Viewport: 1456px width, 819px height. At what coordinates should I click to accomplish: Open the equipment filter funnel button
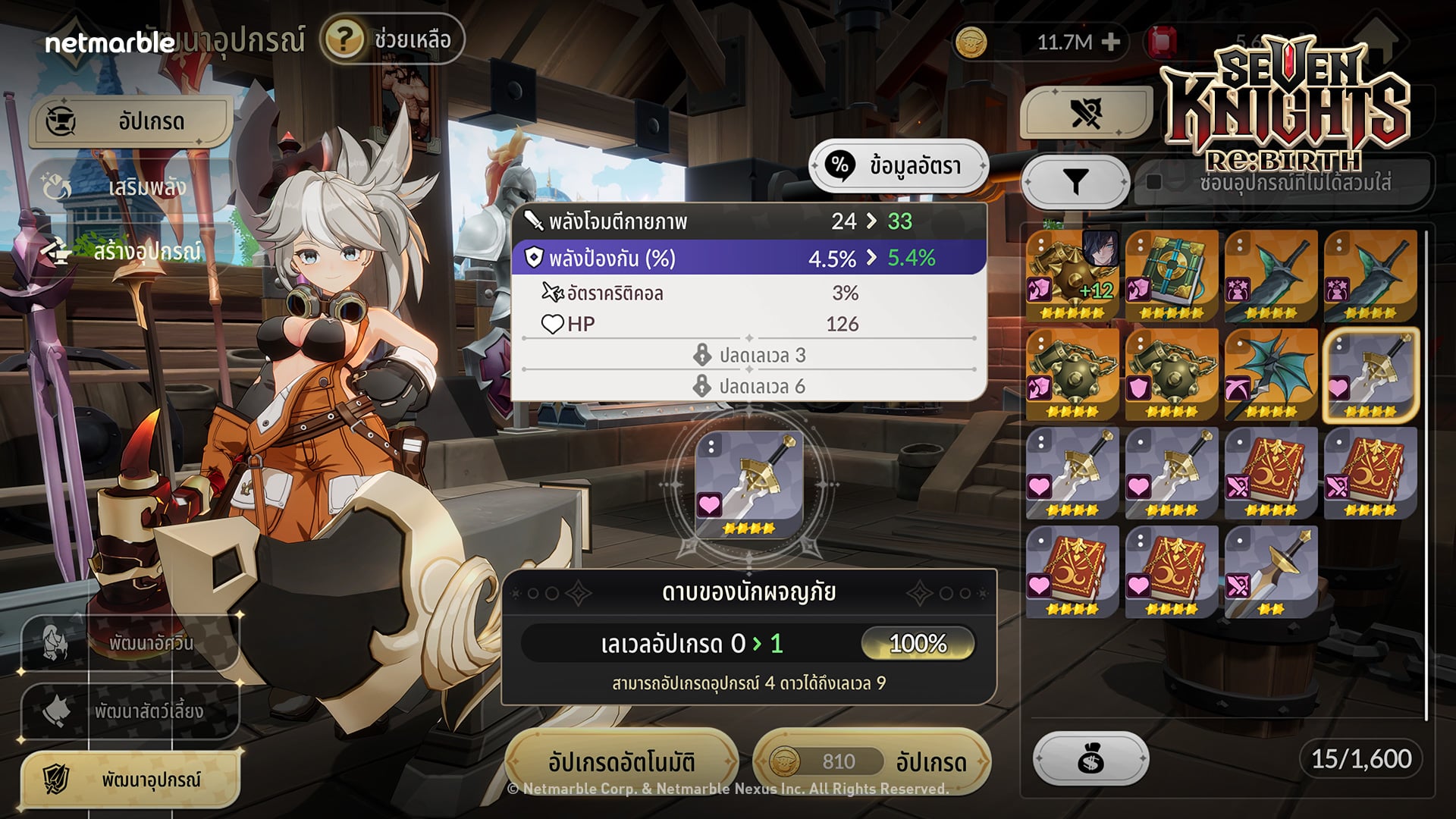tap(1075, 182)
